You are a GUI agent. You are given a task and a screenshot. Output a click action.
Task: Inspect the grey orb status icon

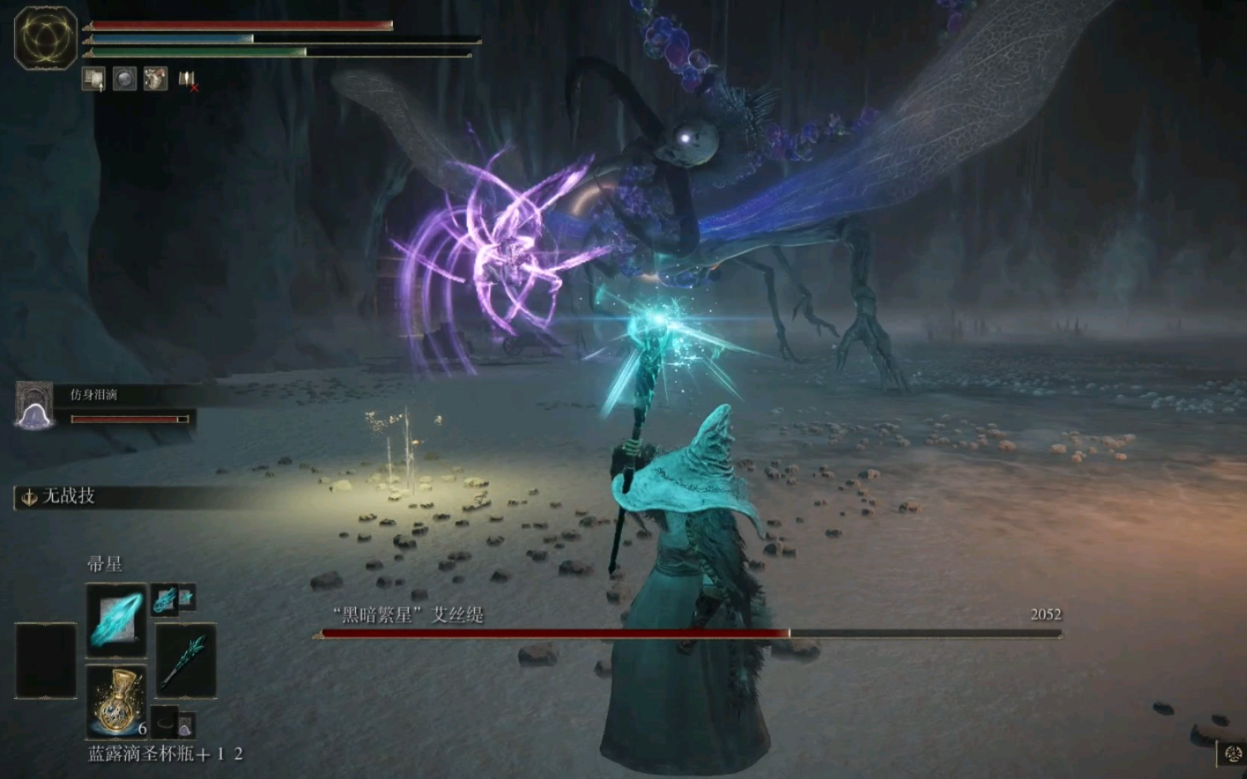pyautogui.click(x=124, y=79)
